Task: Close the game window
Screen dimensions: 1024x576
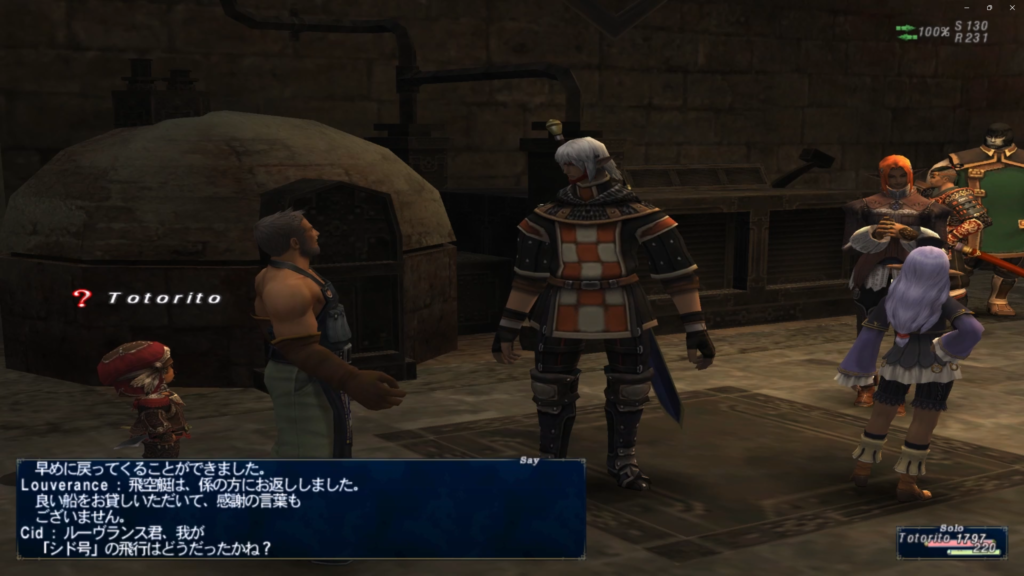Action: point(1011,7)
